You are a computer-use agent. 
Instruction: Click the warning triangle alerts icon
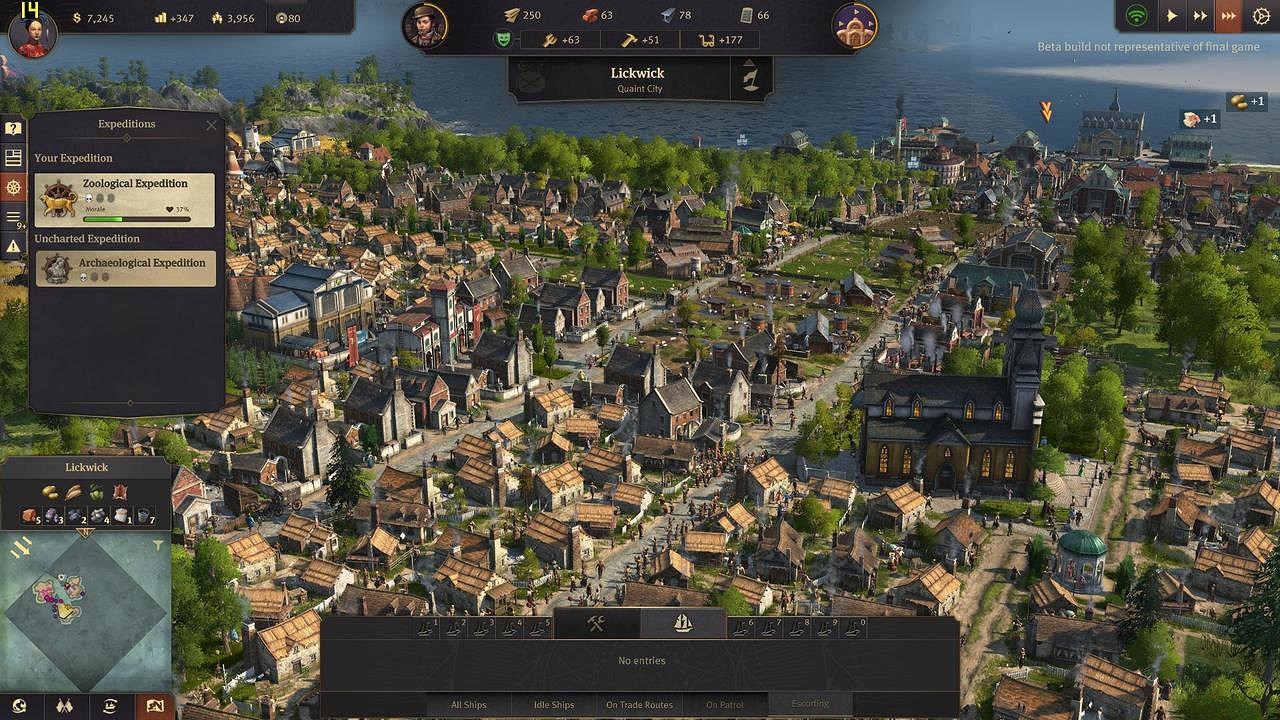(13, 245)
